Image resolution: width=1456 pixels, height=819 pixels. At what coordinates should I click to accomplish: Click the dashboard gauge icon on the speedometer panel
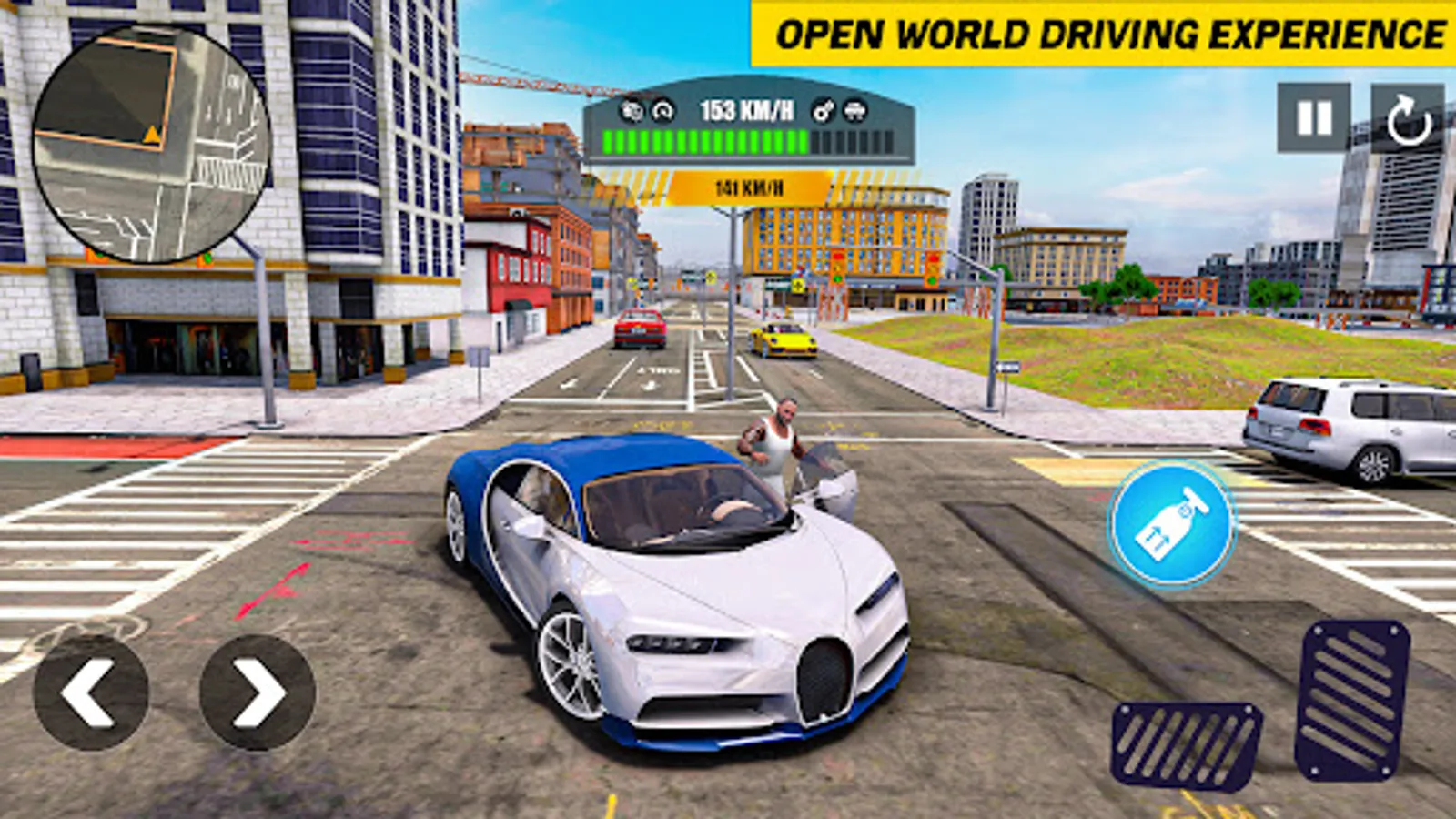662,111
